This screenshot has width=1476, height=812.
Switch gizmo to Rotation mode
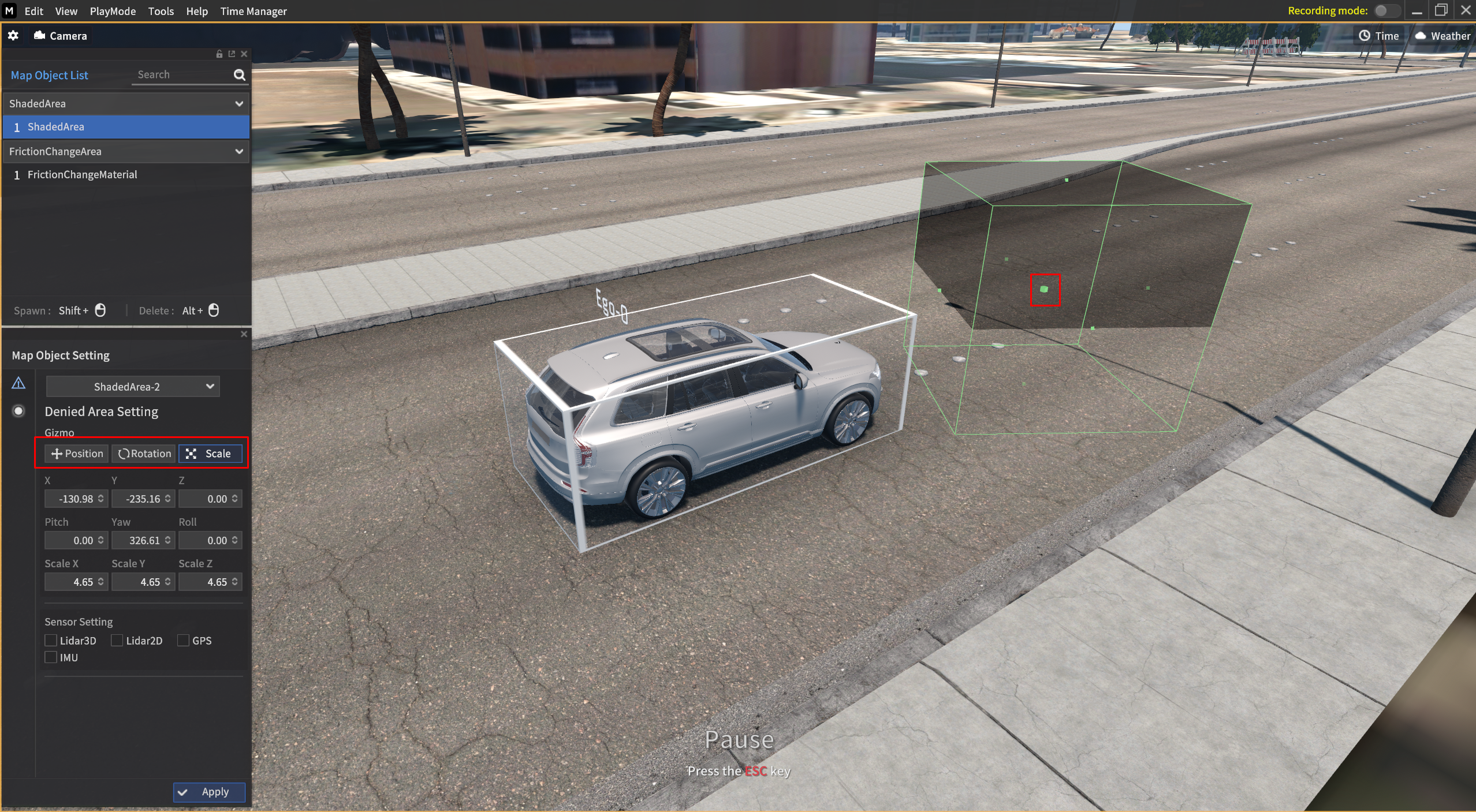point(144,454)
